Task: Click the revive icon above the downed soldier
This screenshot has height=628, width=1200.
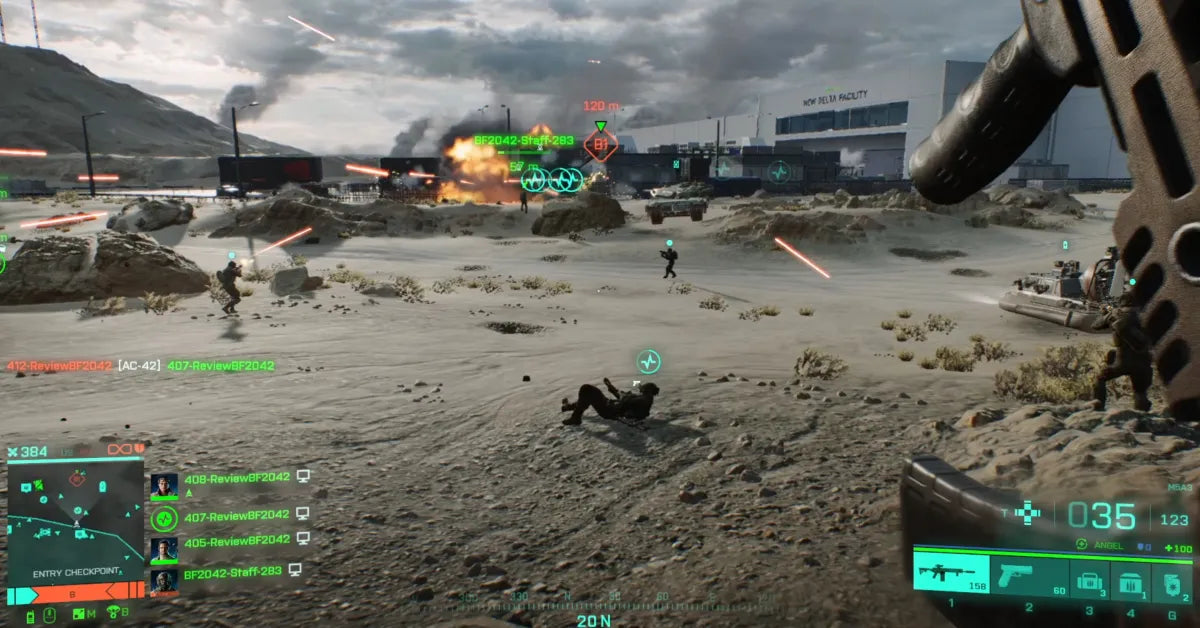Action: pyautogui.click(x=649, y=361)
